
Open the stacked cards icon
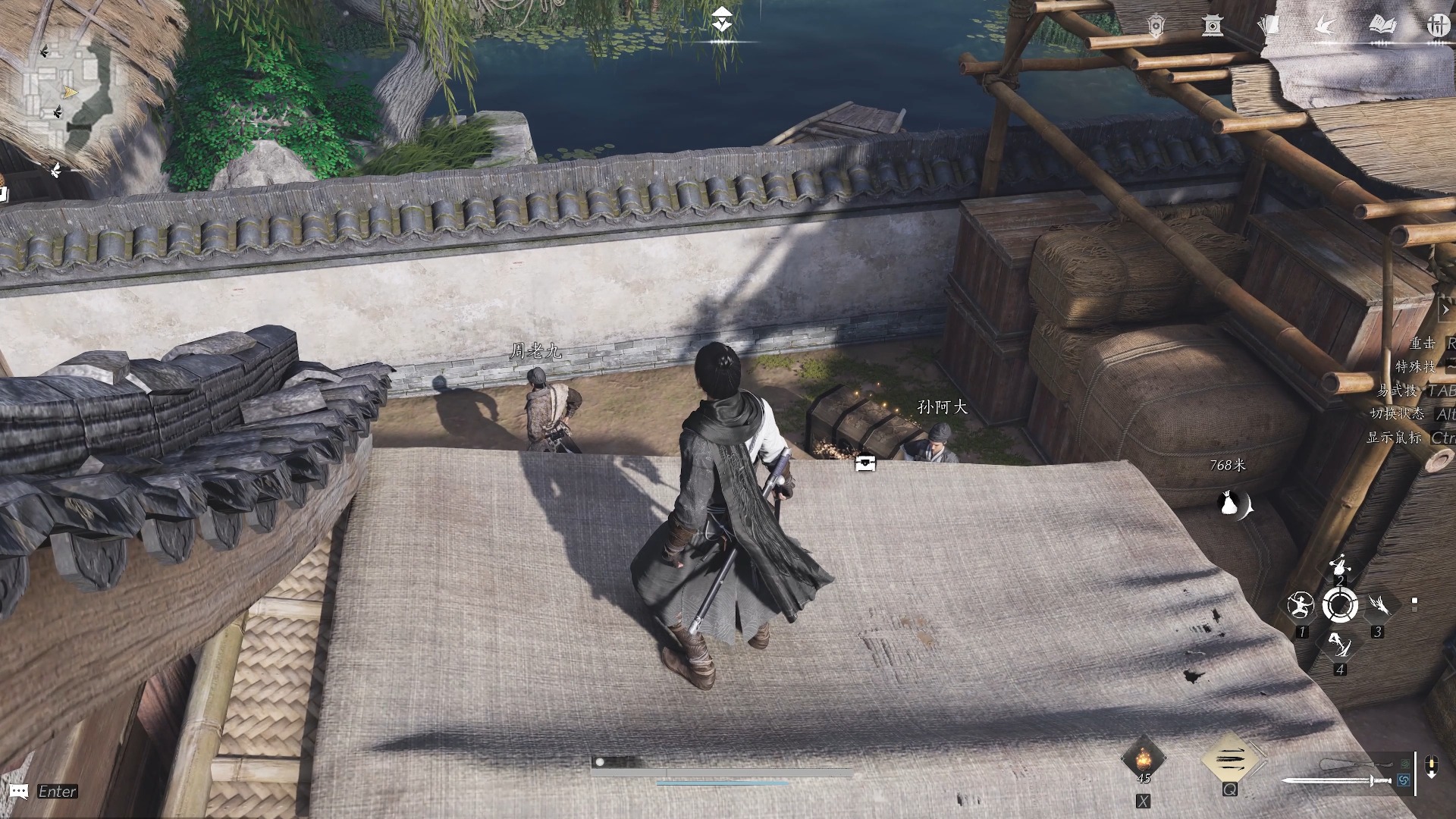(1268, 27)
